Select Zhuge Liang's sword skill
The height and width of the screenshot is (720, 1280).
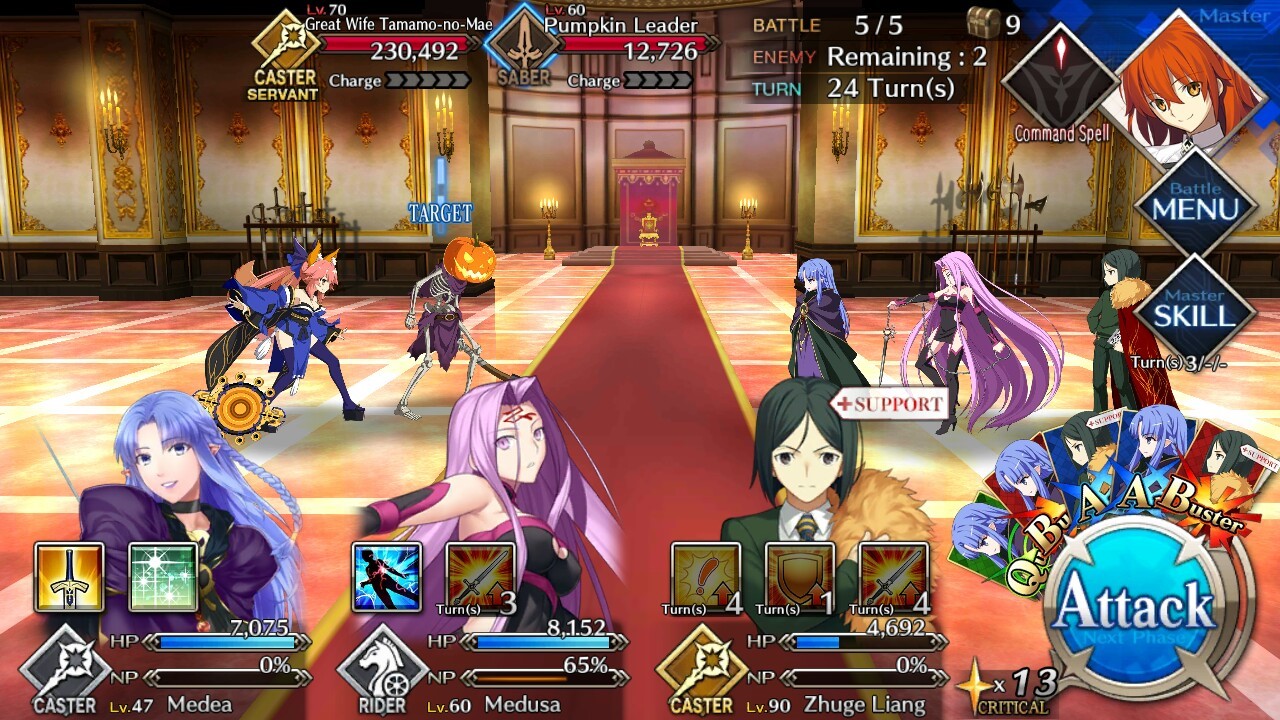pyautogui.click(x=893, y=577)
